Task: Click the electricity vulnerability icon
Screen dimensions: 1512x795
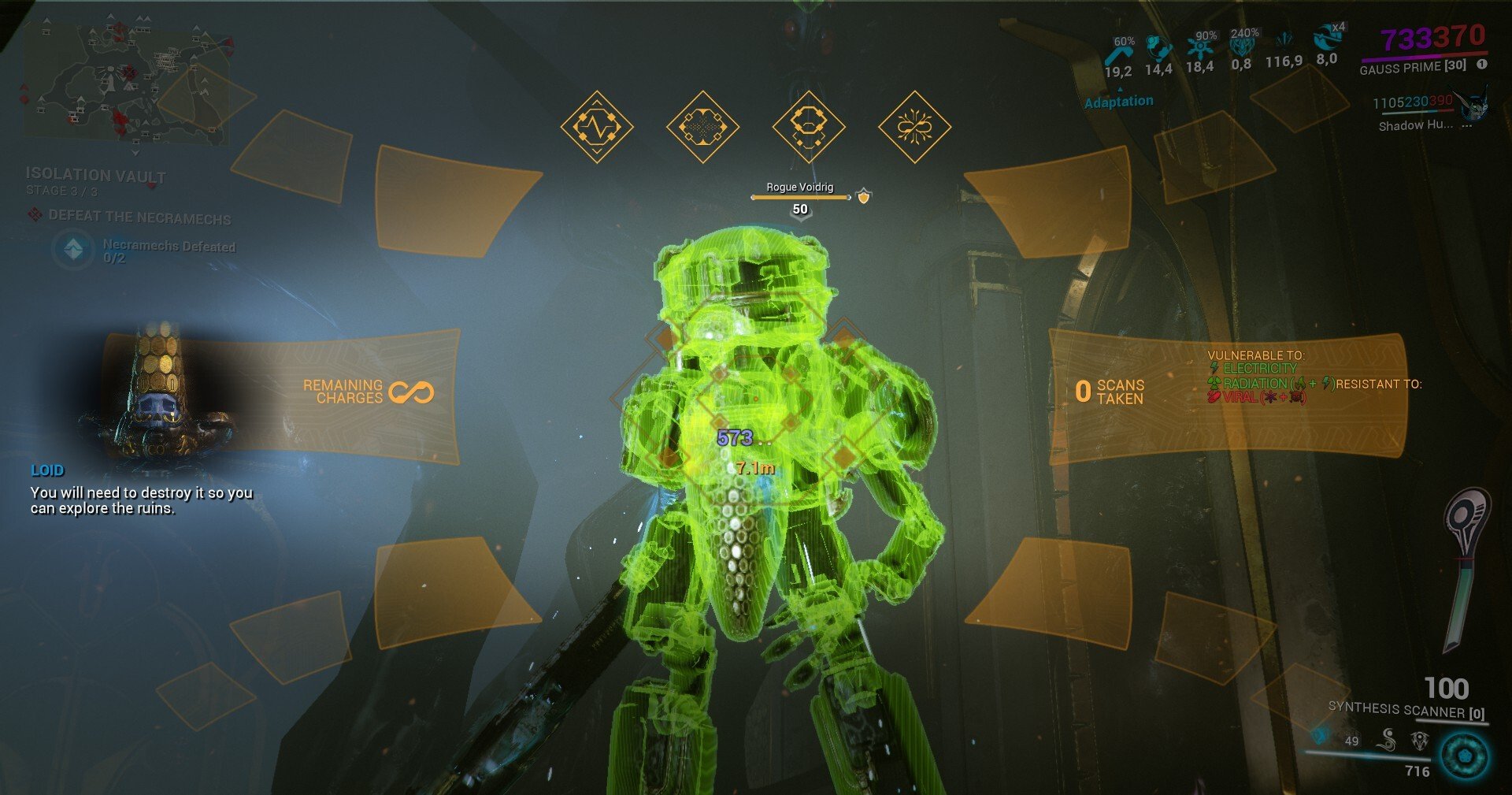Action: (1214, 368)
